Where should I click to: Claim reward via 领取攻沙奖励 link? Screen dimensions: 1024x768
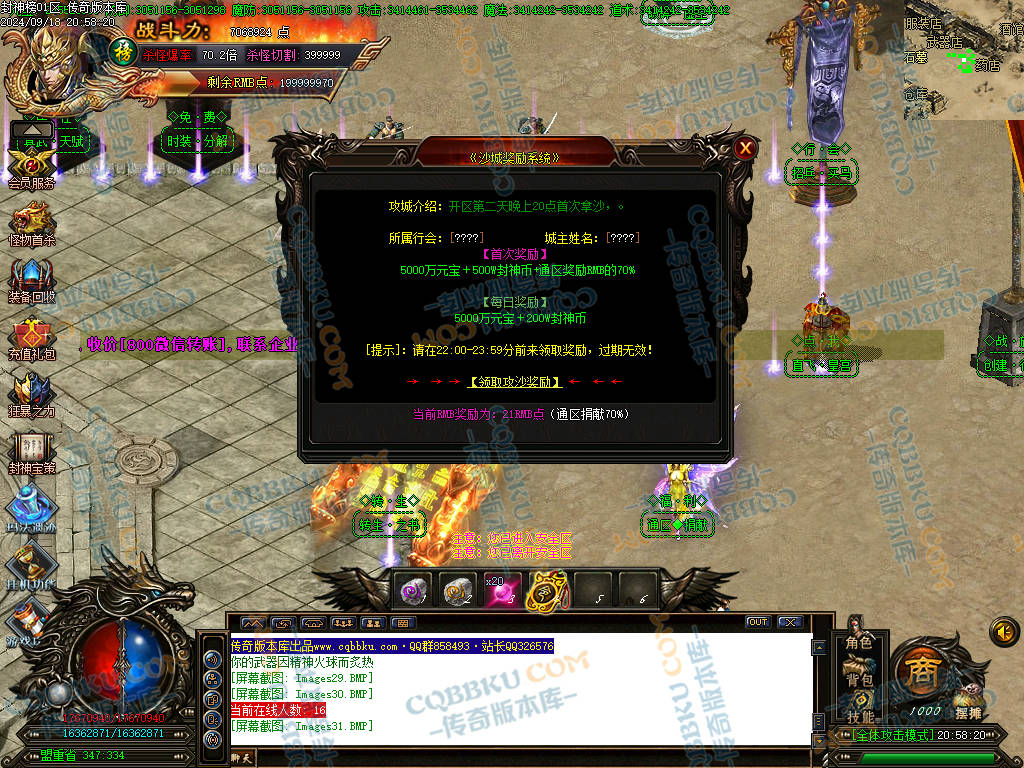pyautogui.click(x=515, y=382)
